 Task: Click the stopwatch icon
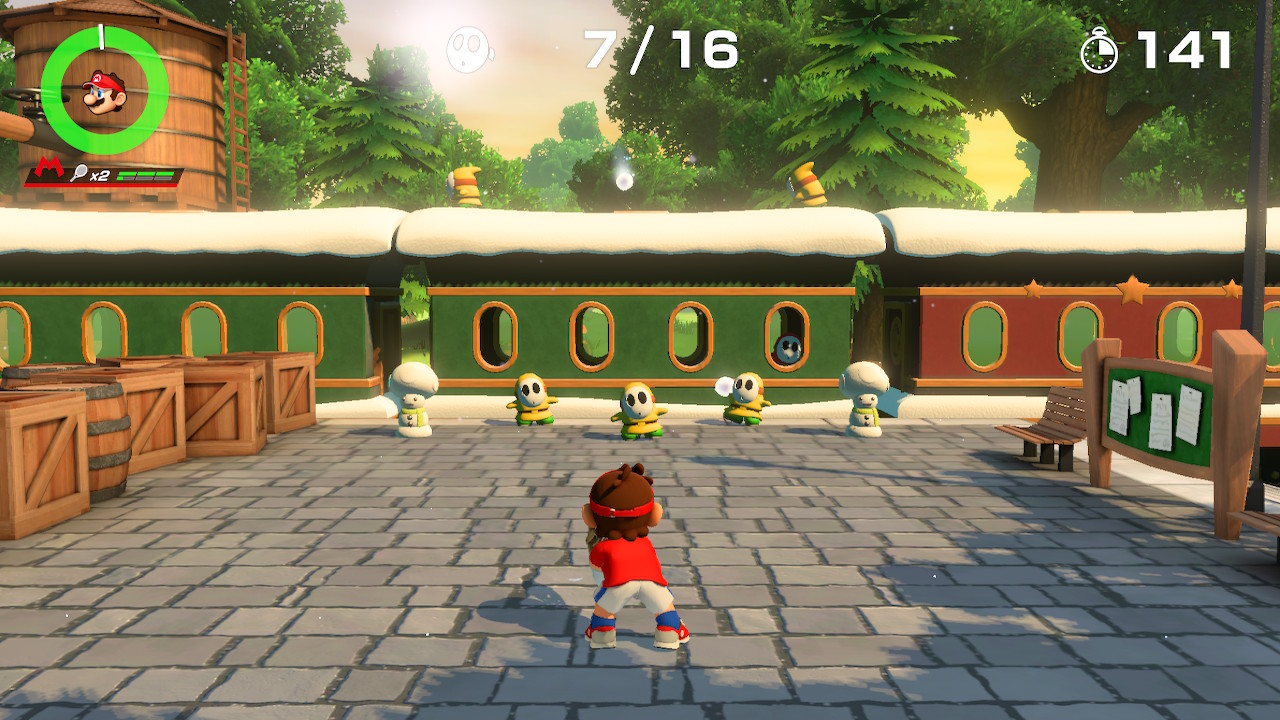click(x=1099, y=51)
